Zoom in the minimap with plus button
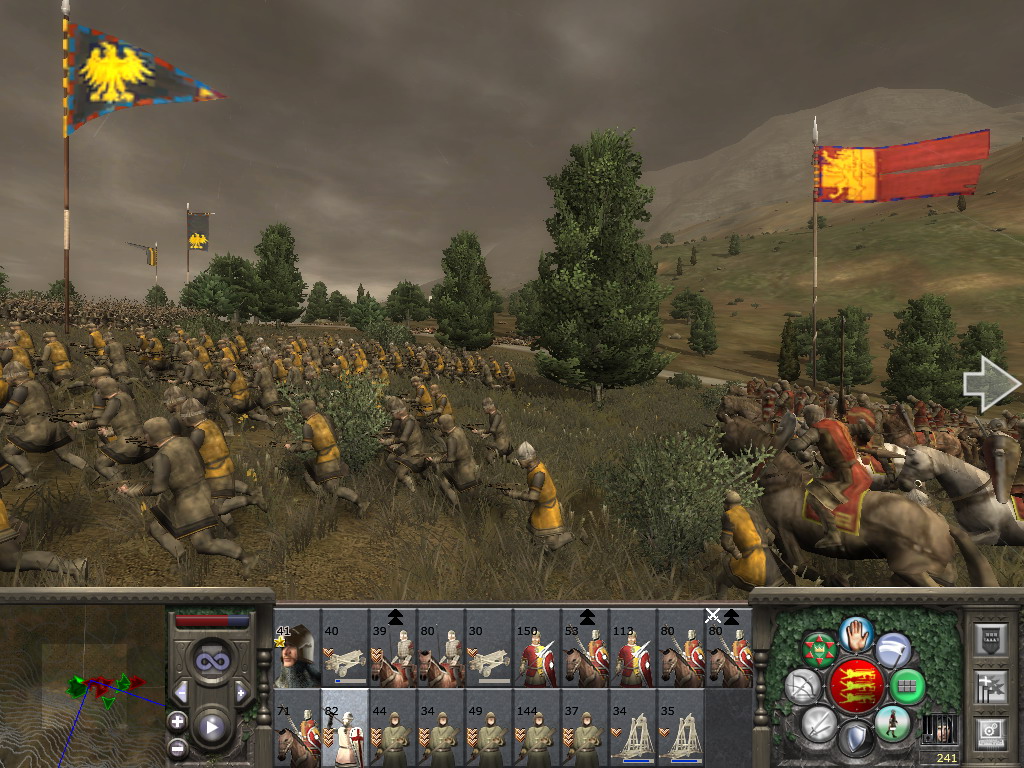1024x768 pixels. [x=177, y=721]
